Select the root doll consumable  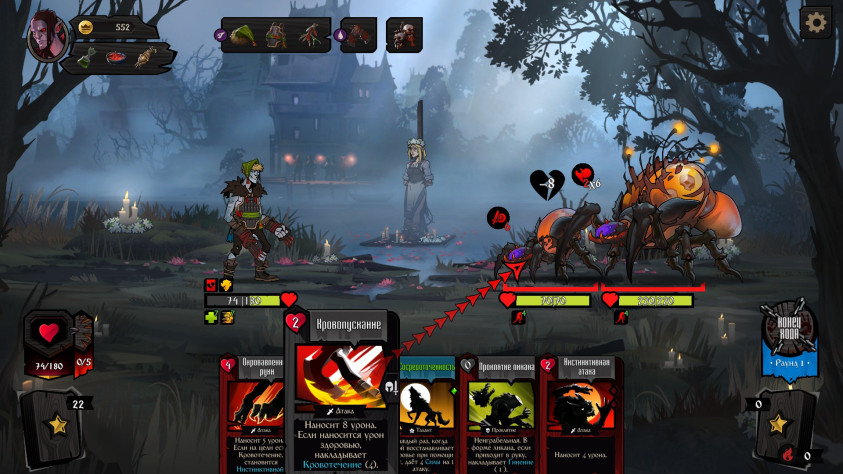[148, 58]
